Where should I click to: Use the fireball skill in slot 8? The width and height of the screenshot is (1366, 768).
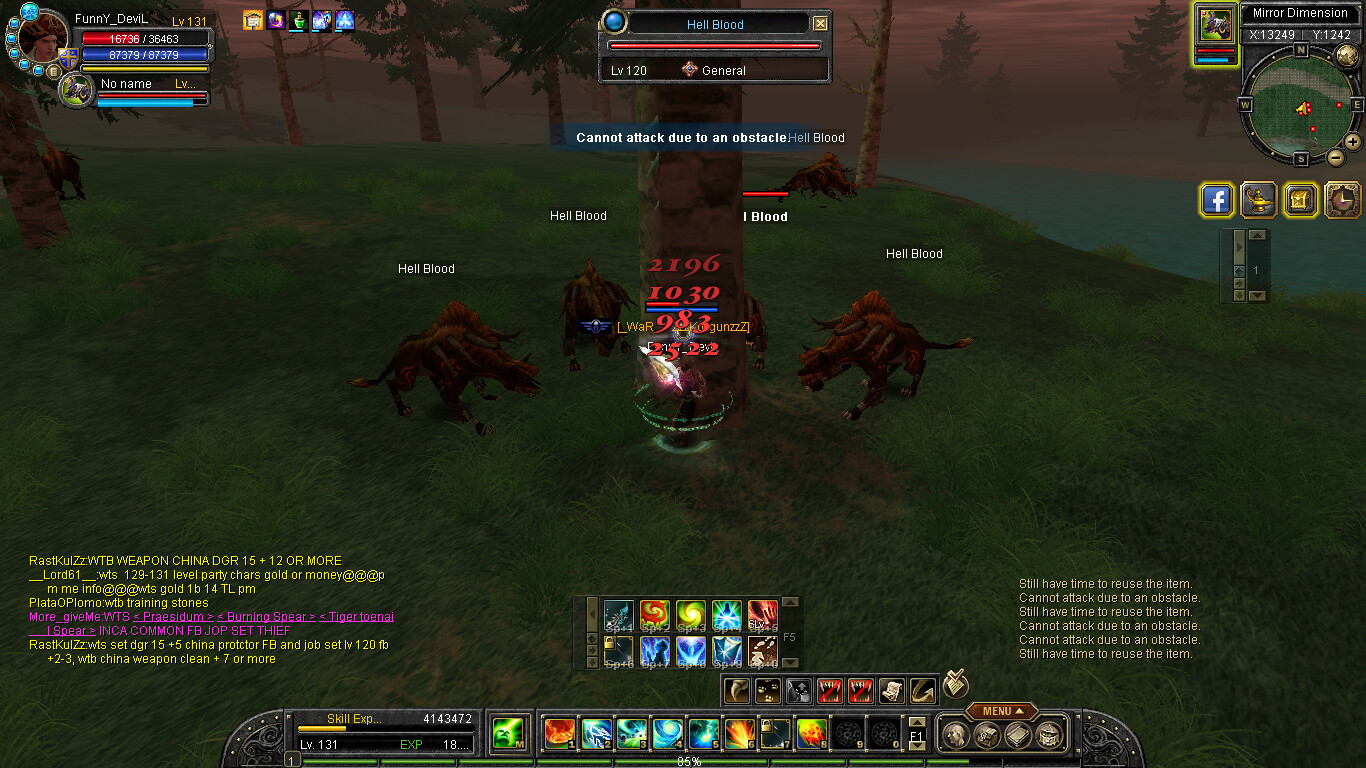[x=811, y=734]
